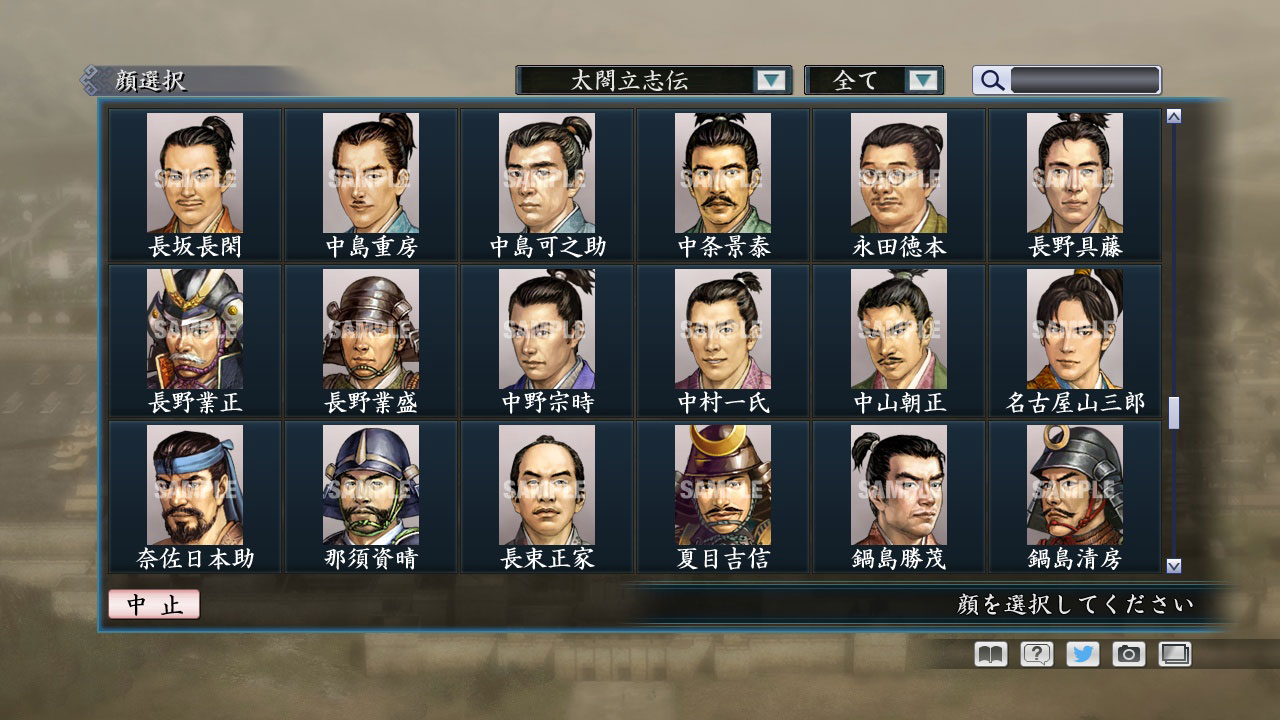Viewport: 1280px width, 720px height.
Task: Click the scrollbar up arrow
Action: click(x=1172, y=114)
